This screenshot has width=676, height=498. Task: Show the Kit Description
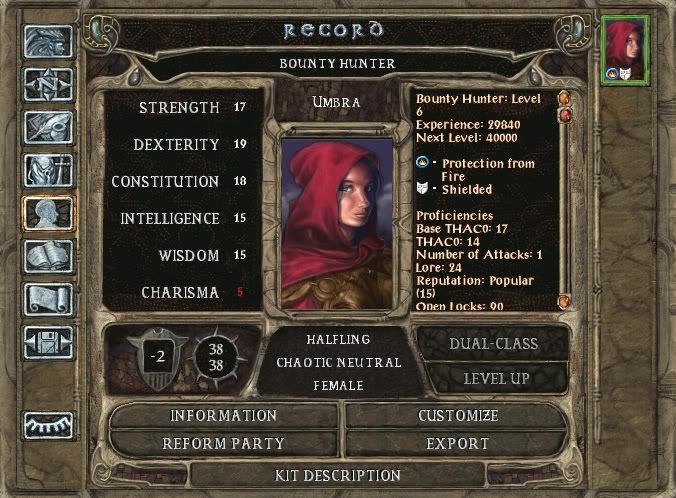pyautogui.click(x=338, y=475)
